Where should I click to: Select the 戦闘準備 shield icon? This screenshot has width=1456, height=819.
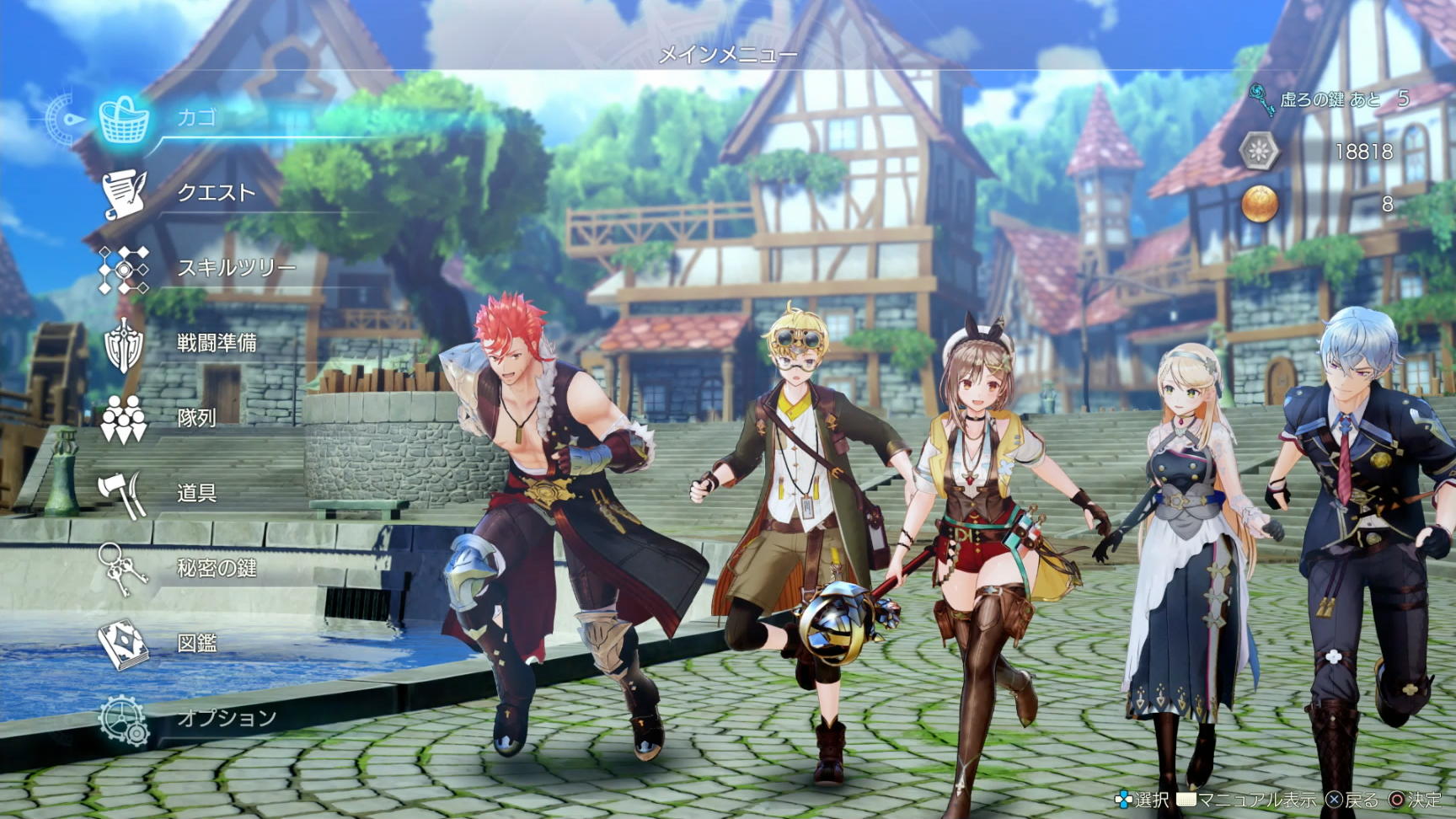[x=121, y=344]
